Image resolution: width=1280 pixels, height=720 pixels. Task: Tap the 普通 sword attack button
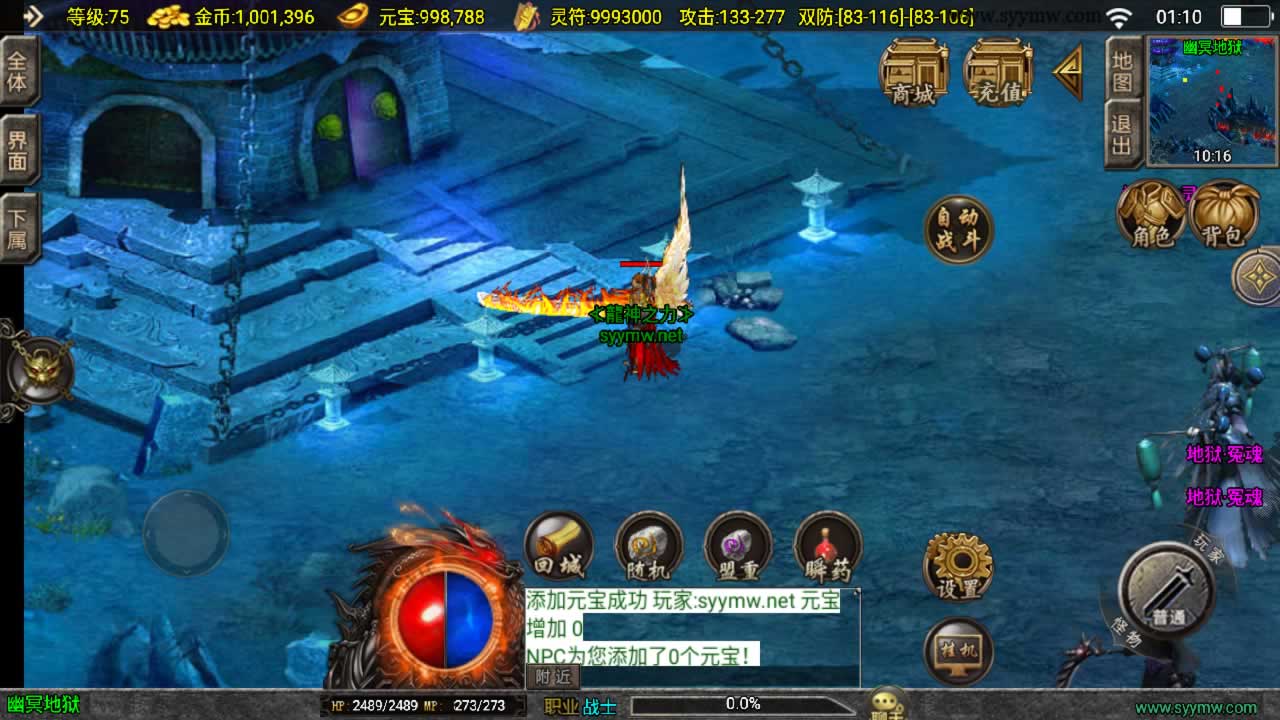pyautogui.click(x=1167, y=592)
